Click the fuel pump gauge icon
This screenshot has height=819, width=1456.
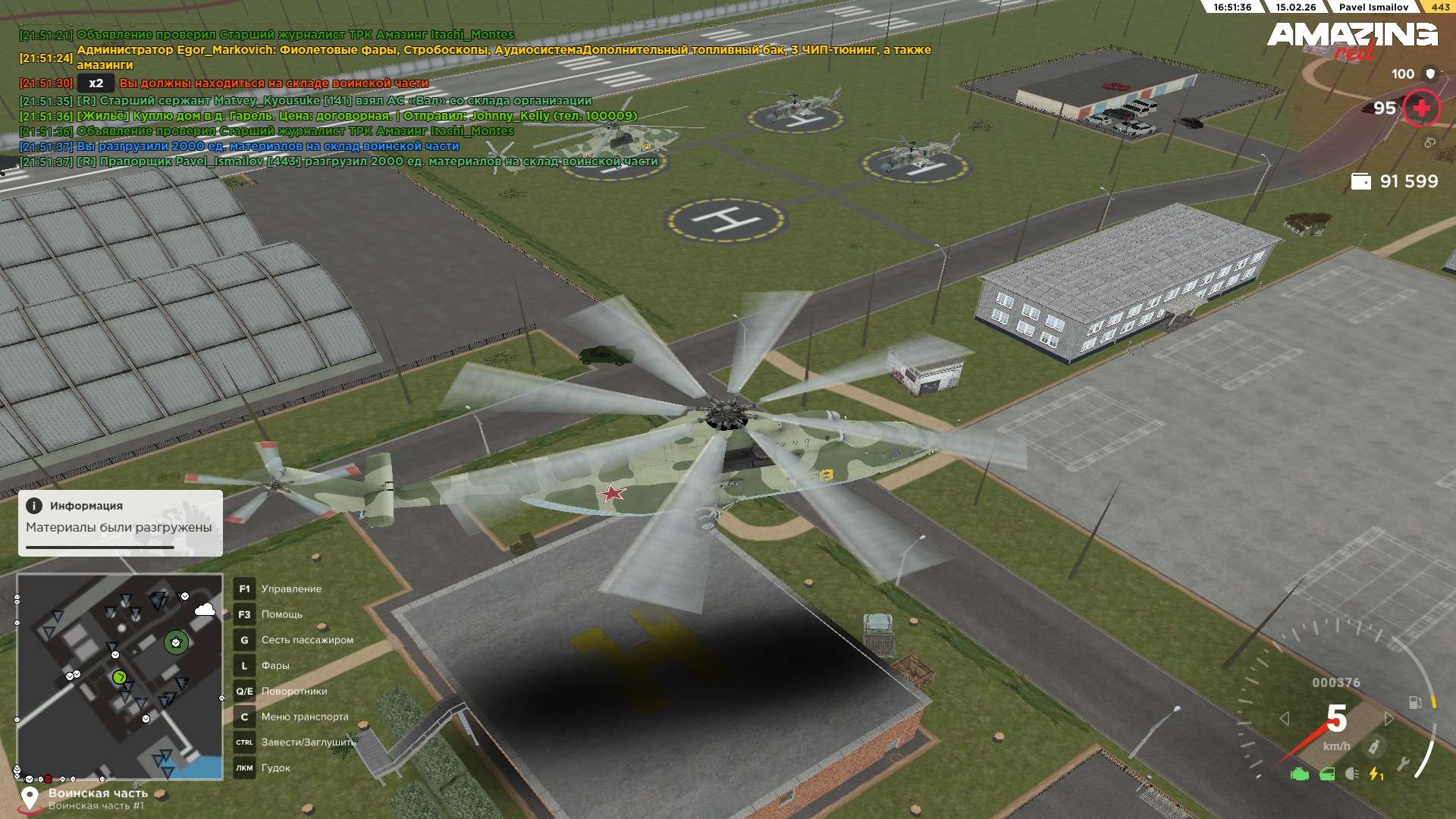click(1414, 703)
